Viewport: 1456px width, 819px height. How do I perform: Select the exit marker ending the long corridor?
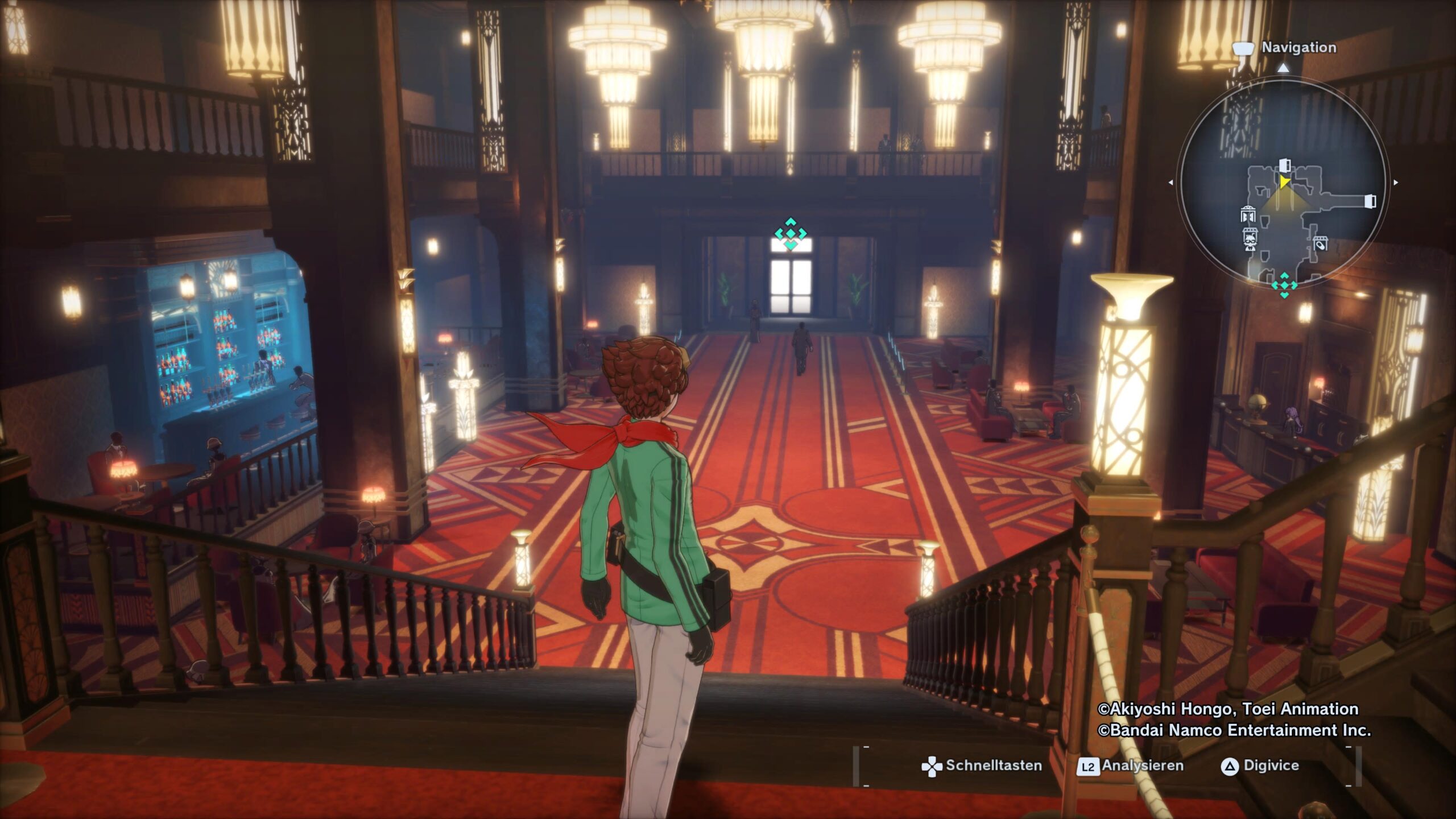point(1370,201)
